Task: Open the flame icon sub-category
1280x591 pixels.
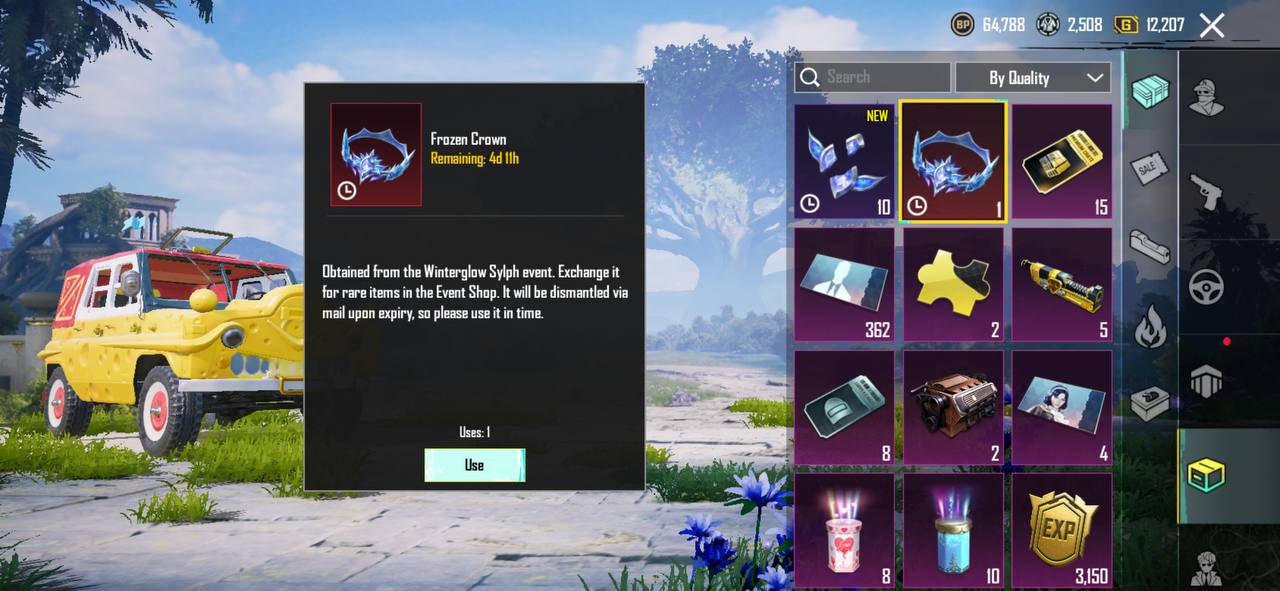Action: (1150, 326)
